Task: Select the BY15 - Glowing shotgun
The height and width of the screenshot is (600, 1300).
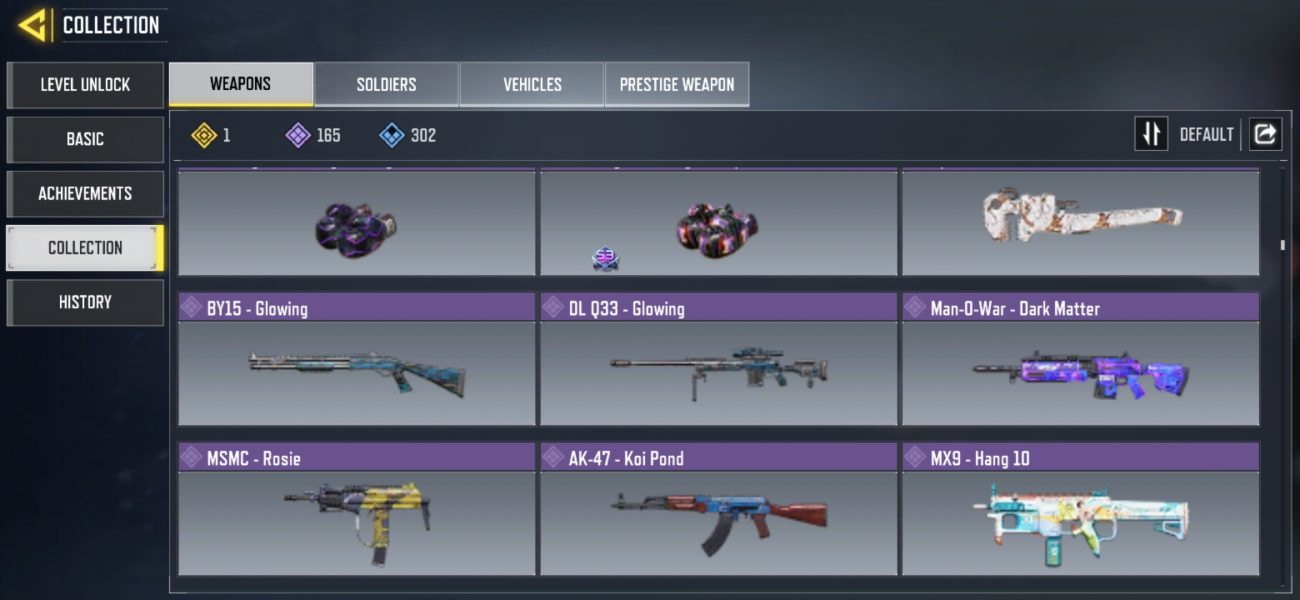Action: 357,360
